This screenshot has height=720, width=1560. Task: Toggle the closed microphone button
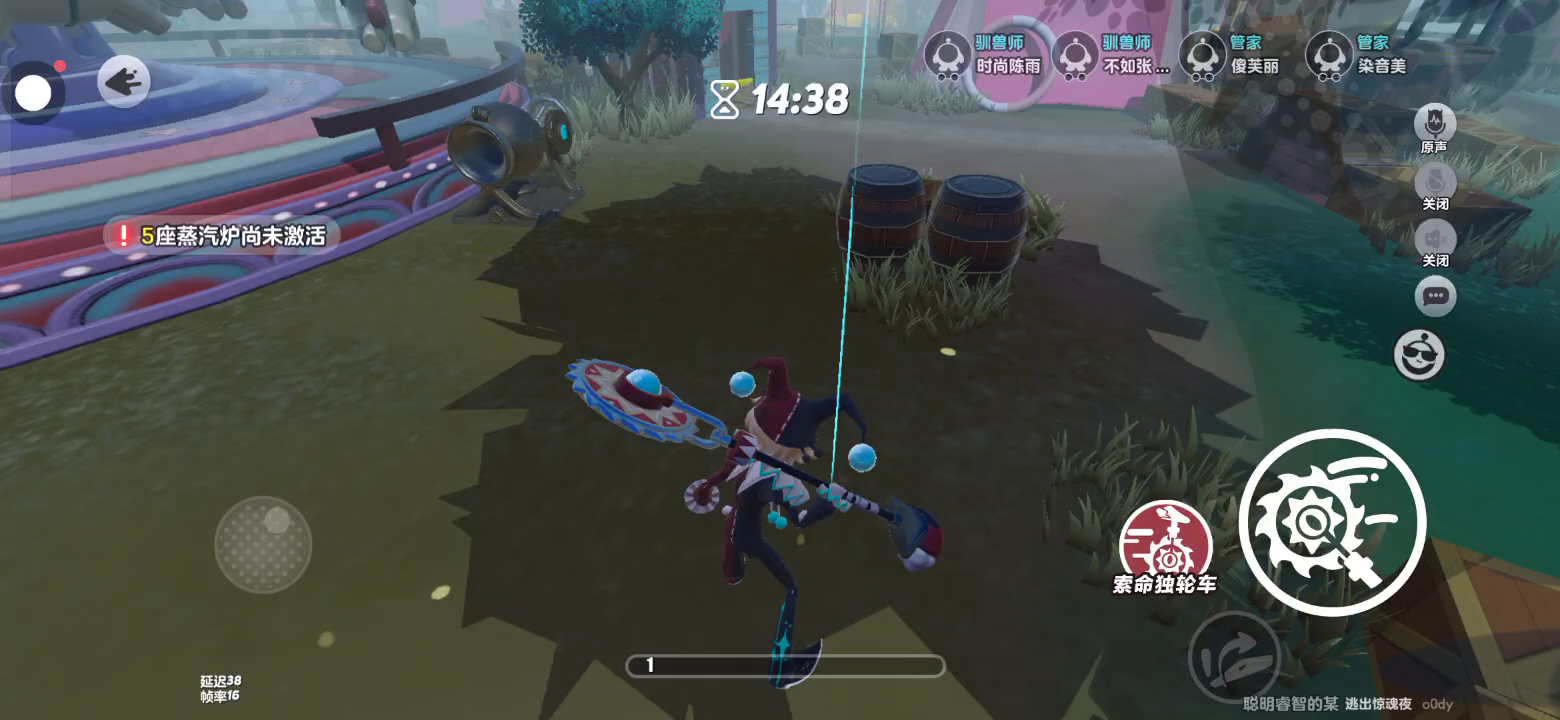[x=1435, y=181]
